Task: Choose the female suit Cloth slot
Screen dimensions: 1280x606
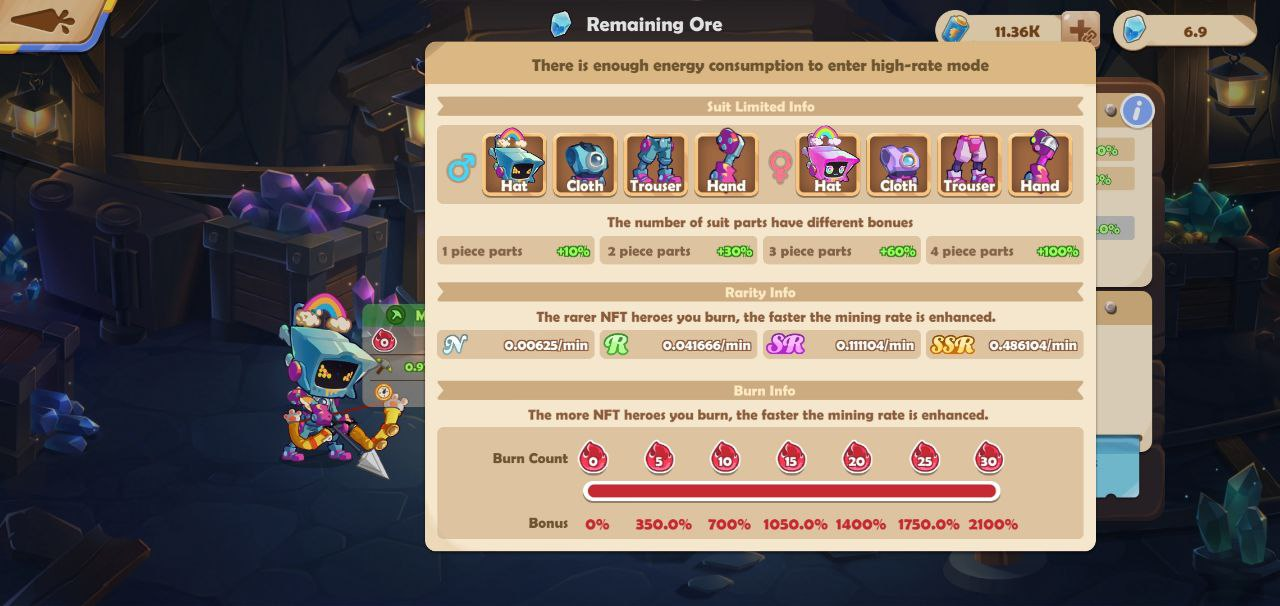Action: [x=898, y=164]
